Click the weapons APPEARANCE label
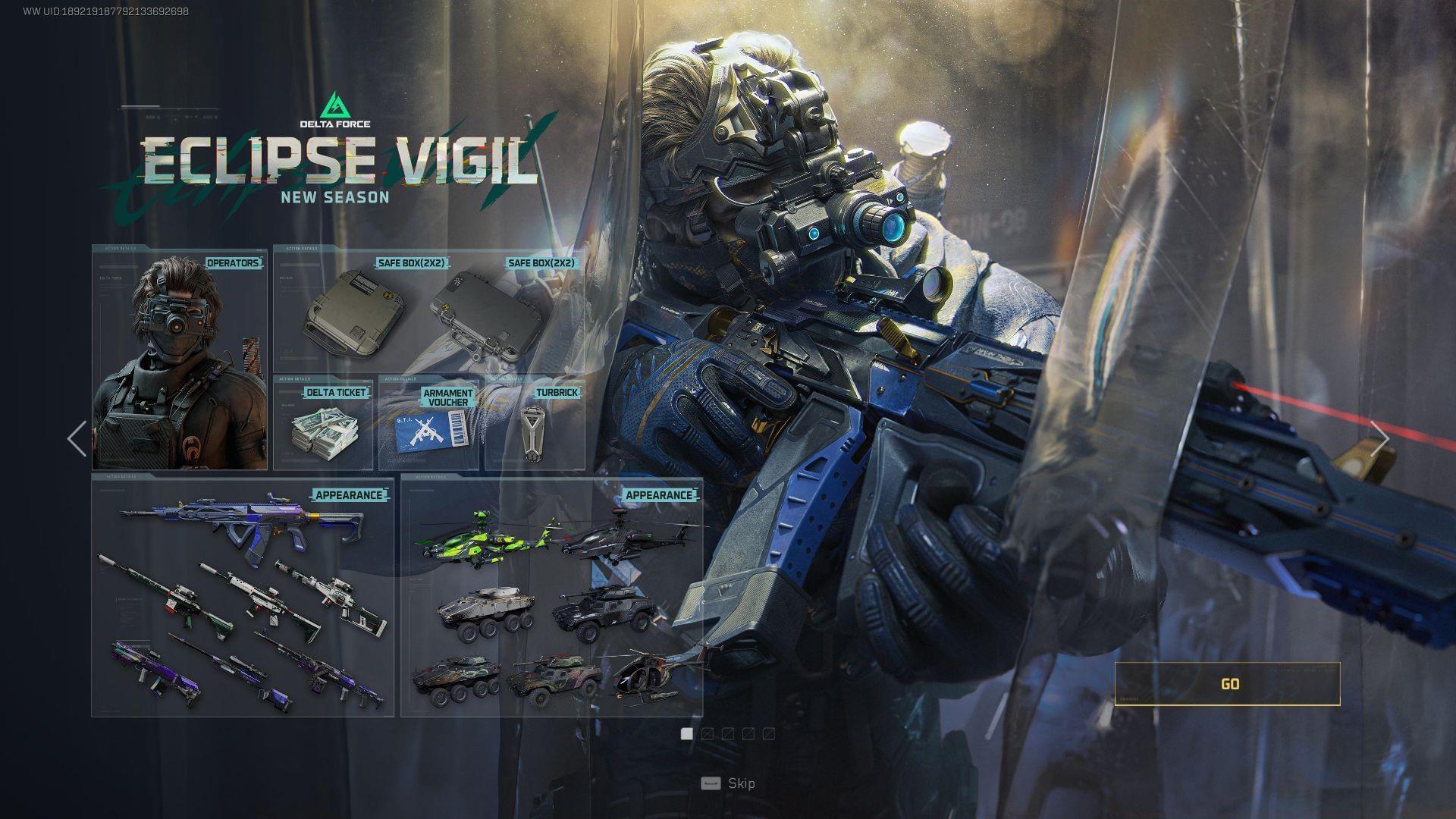This screenshot has width=1456, height=819. (x=350, y=494)
